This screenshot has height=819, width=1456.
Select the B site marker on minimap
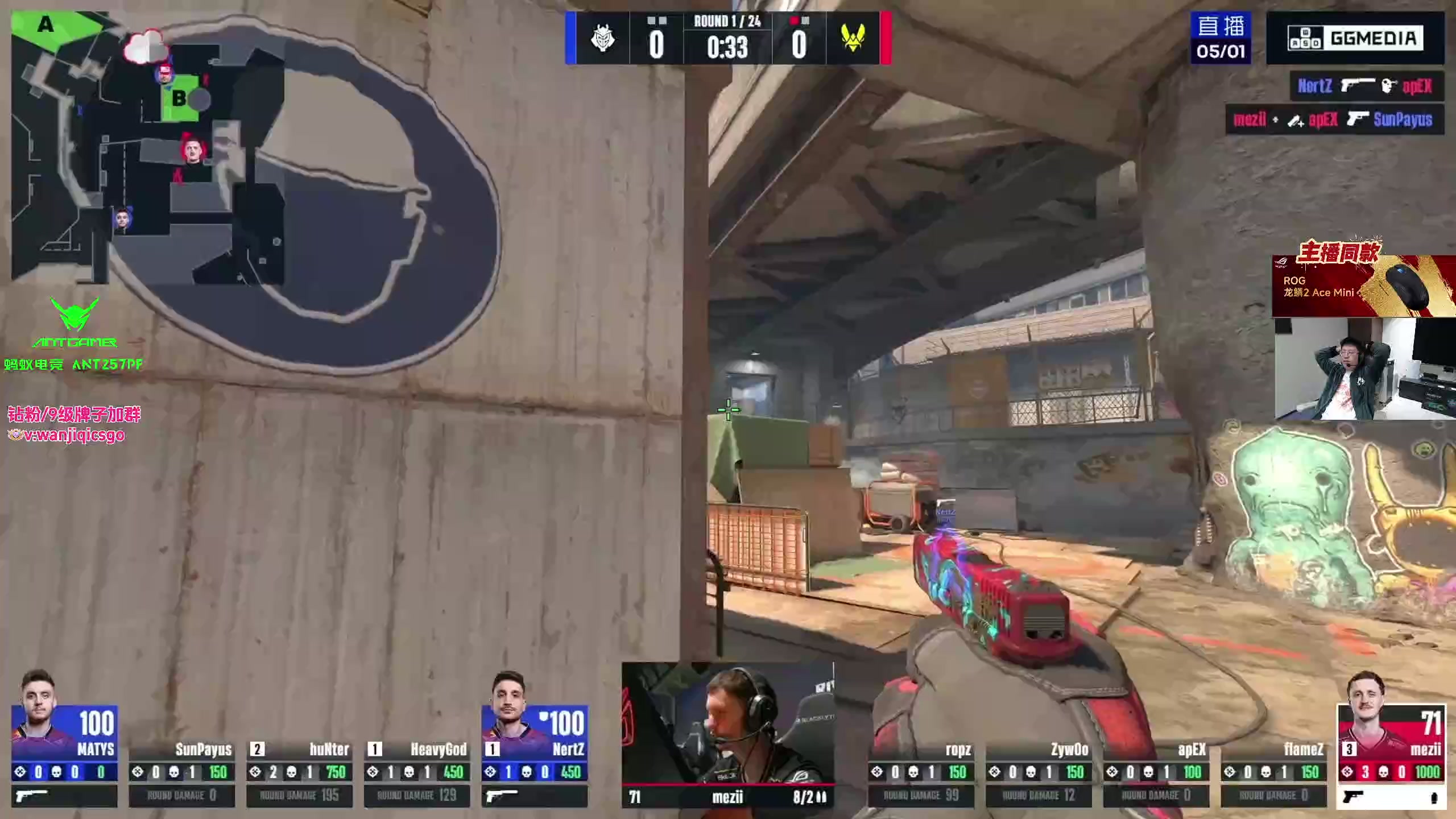(x=179, y=99)
